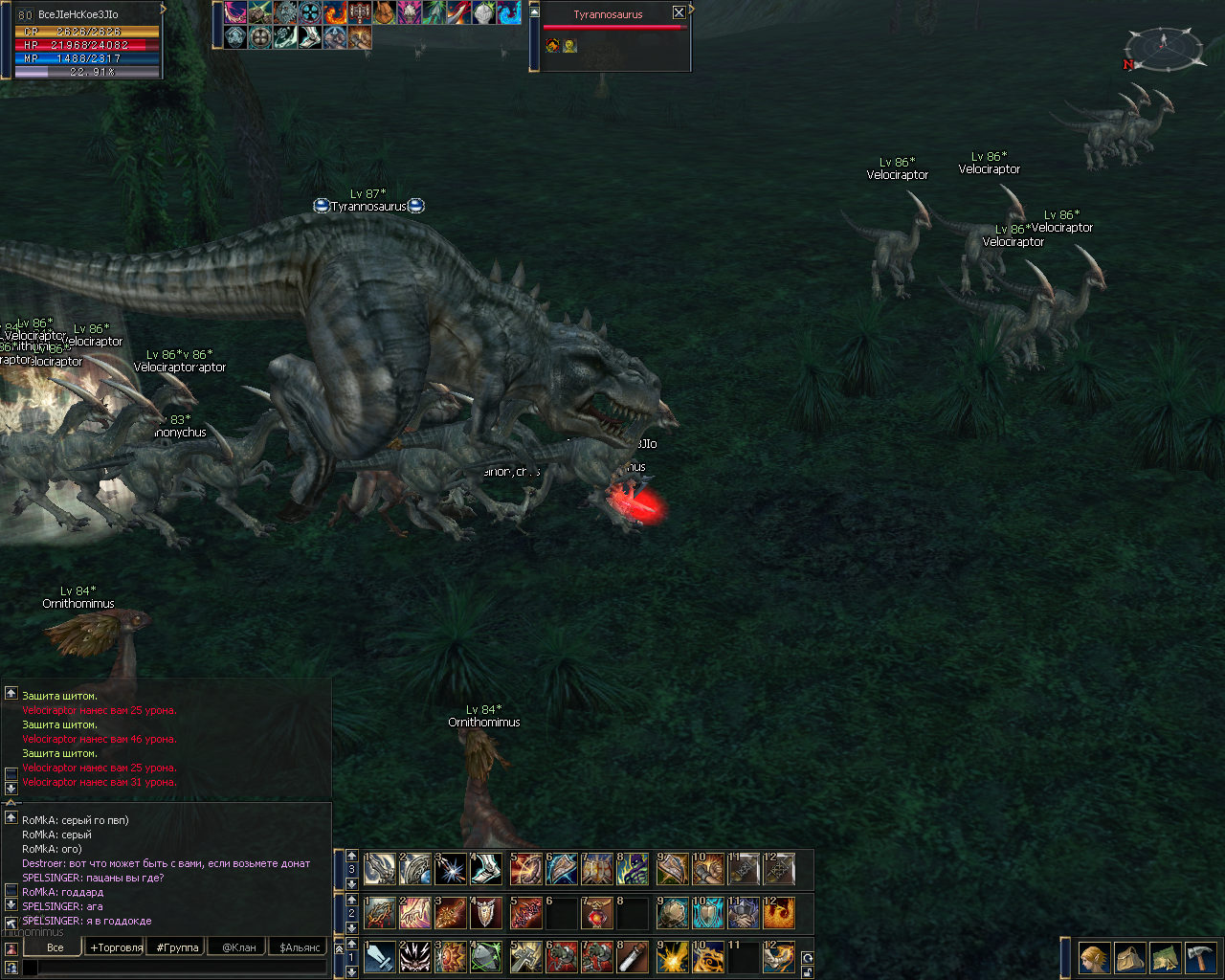The image size is (1225, 980).
Task: Switch to the +Торговля chat tab
Action: pyautogui.click(x=116, y=947)
